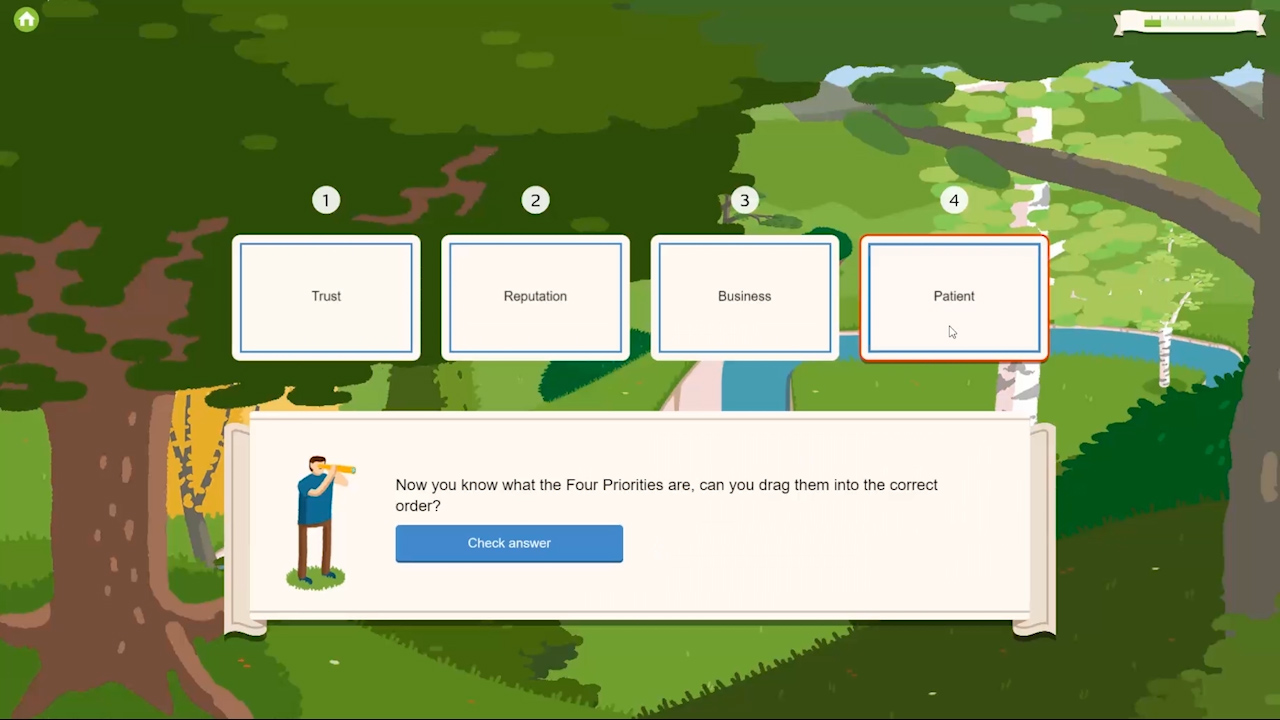Click the Reputation slot labeled 2
This screenshot has width=1280, height=720.
[x=535, y=296]
